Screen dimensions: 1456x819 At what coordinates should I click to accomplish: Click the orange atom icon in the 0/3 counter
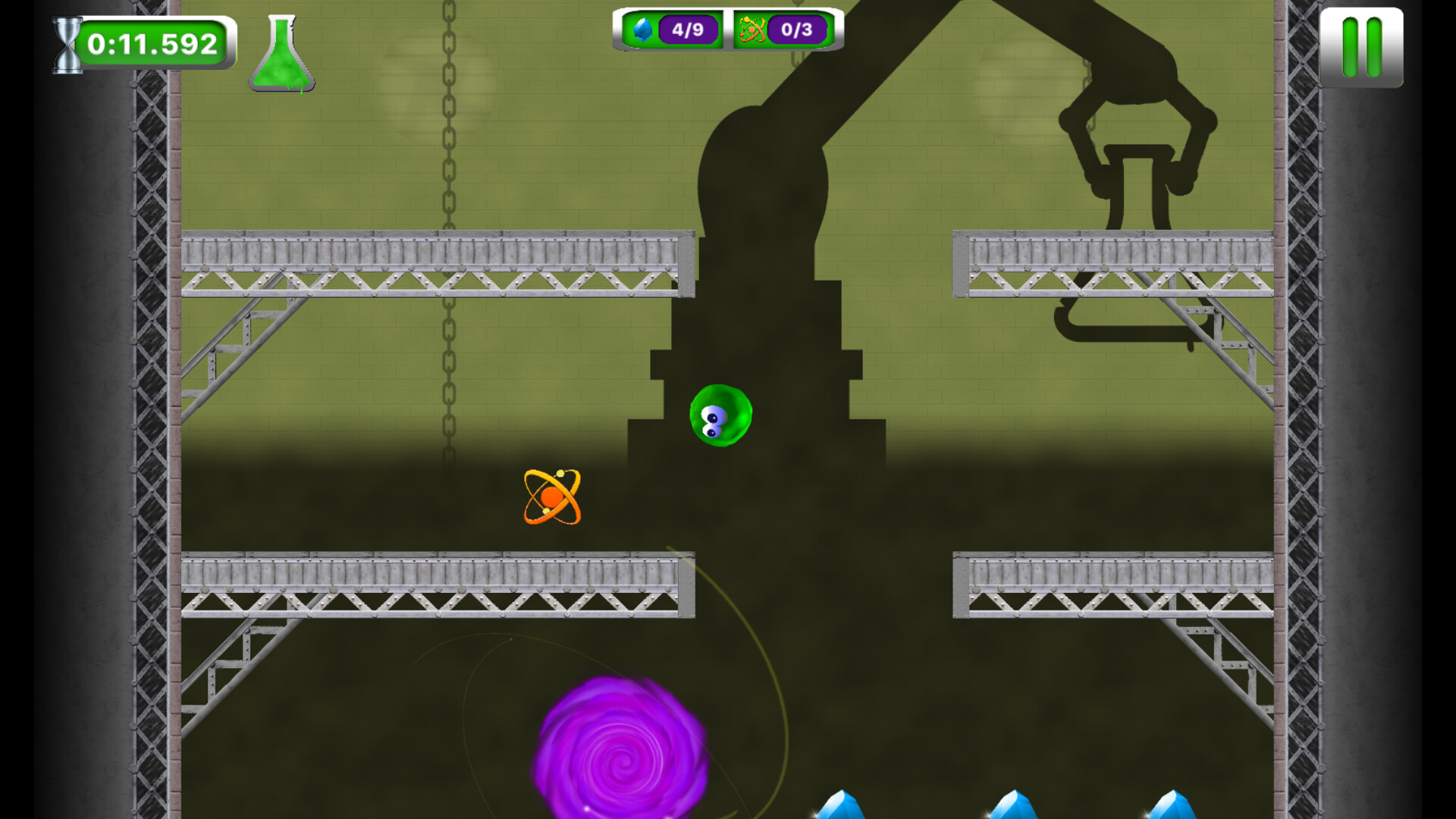[751, 30]
